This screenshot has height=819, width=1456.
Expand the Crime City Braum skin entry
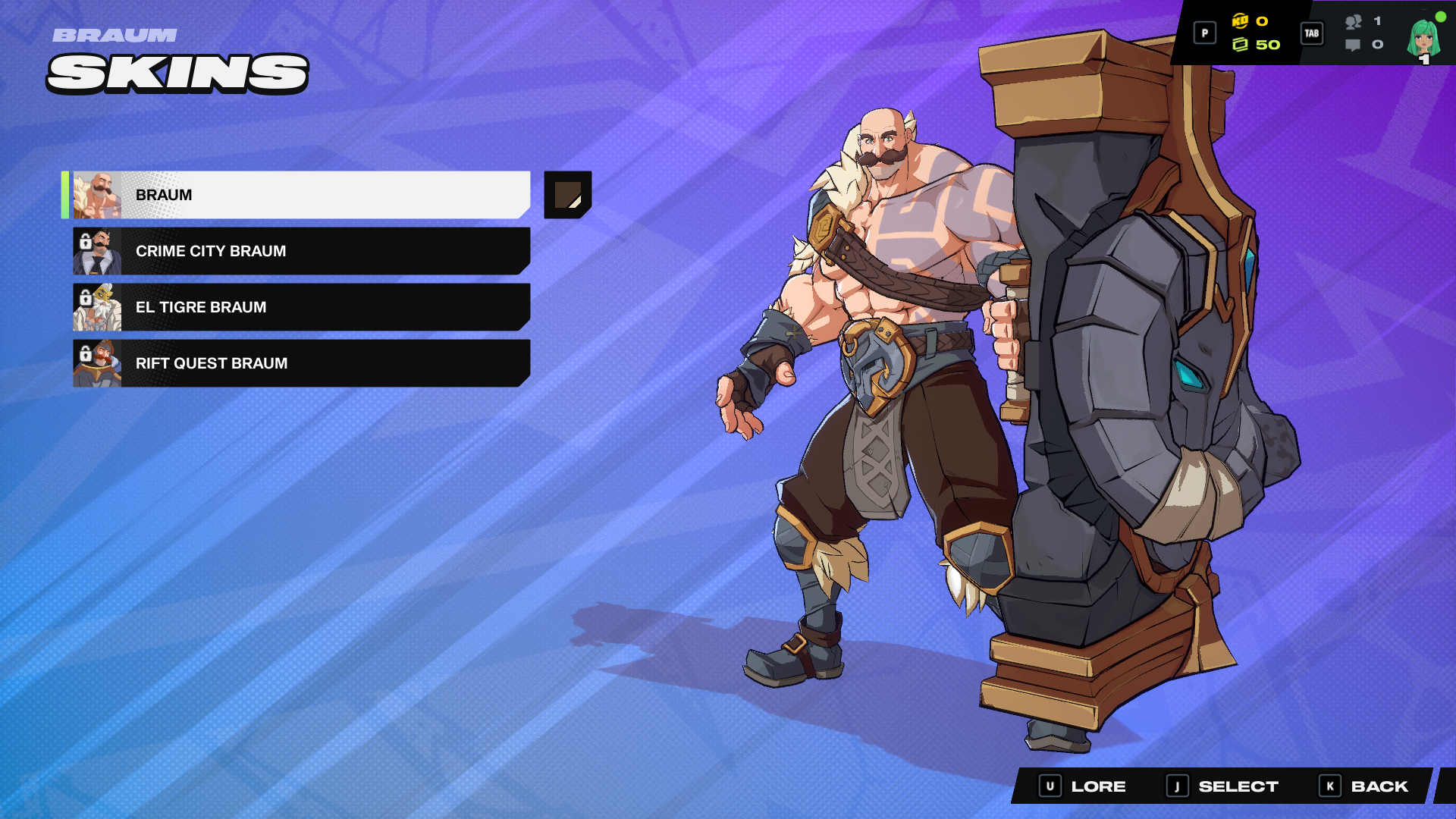point(303,251)
